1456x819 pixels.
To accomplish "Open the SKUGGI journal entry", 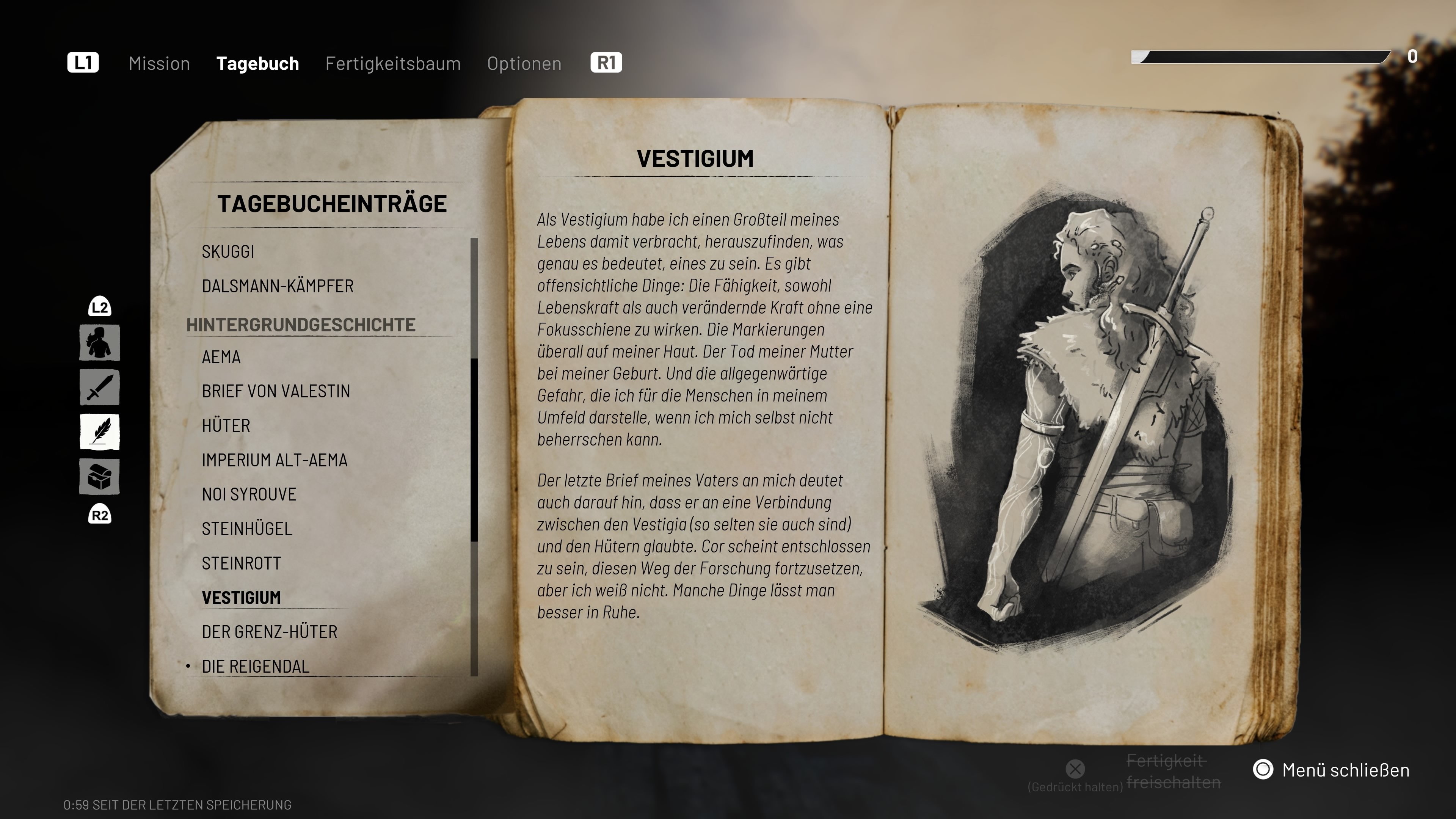I will pos(228,251).
